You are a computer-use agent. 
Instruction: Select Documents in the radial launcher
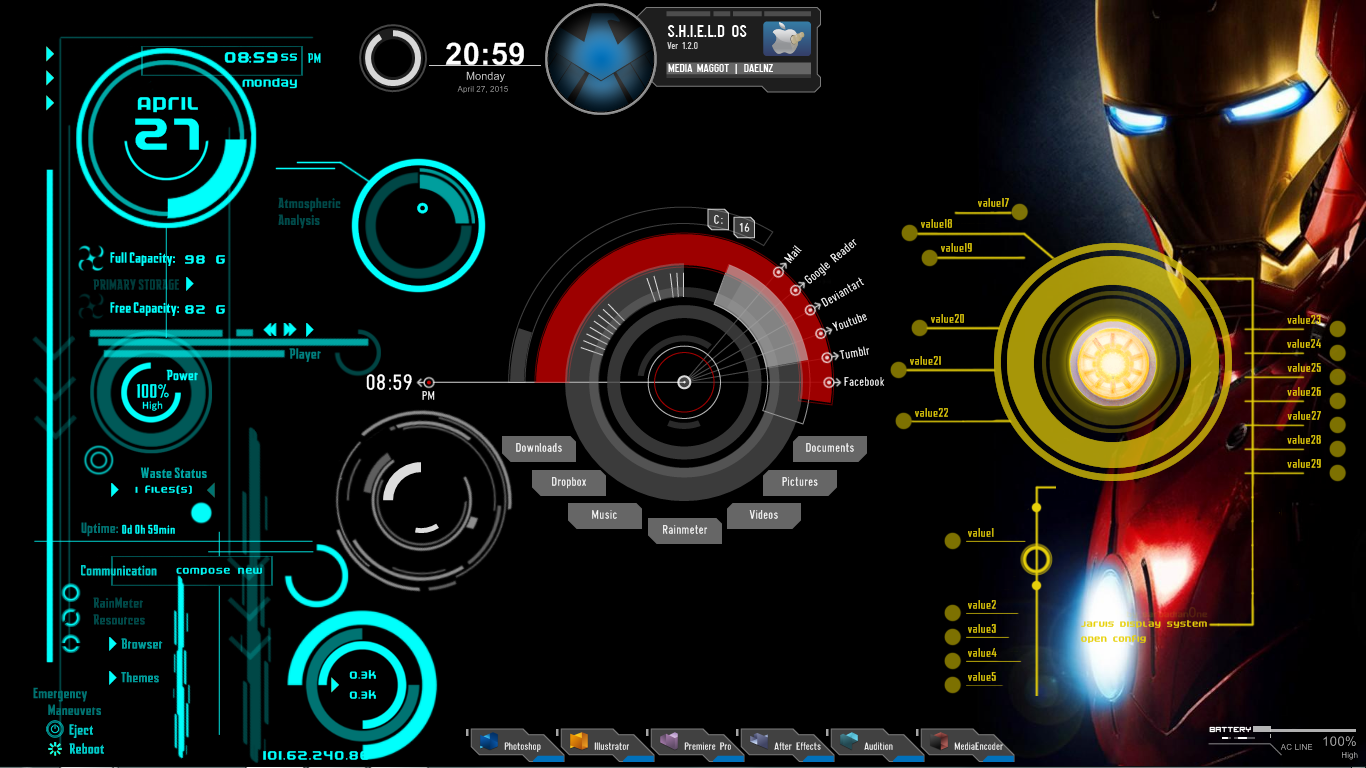(829, 448)
